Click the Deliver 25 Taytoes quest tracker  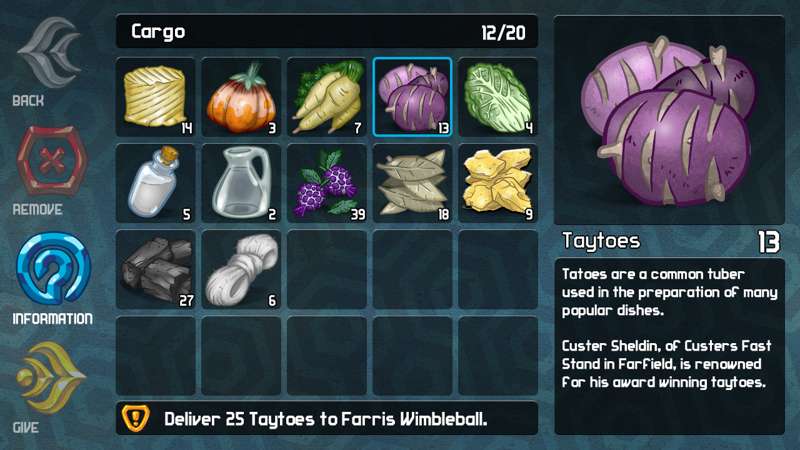tap(327, 418)
